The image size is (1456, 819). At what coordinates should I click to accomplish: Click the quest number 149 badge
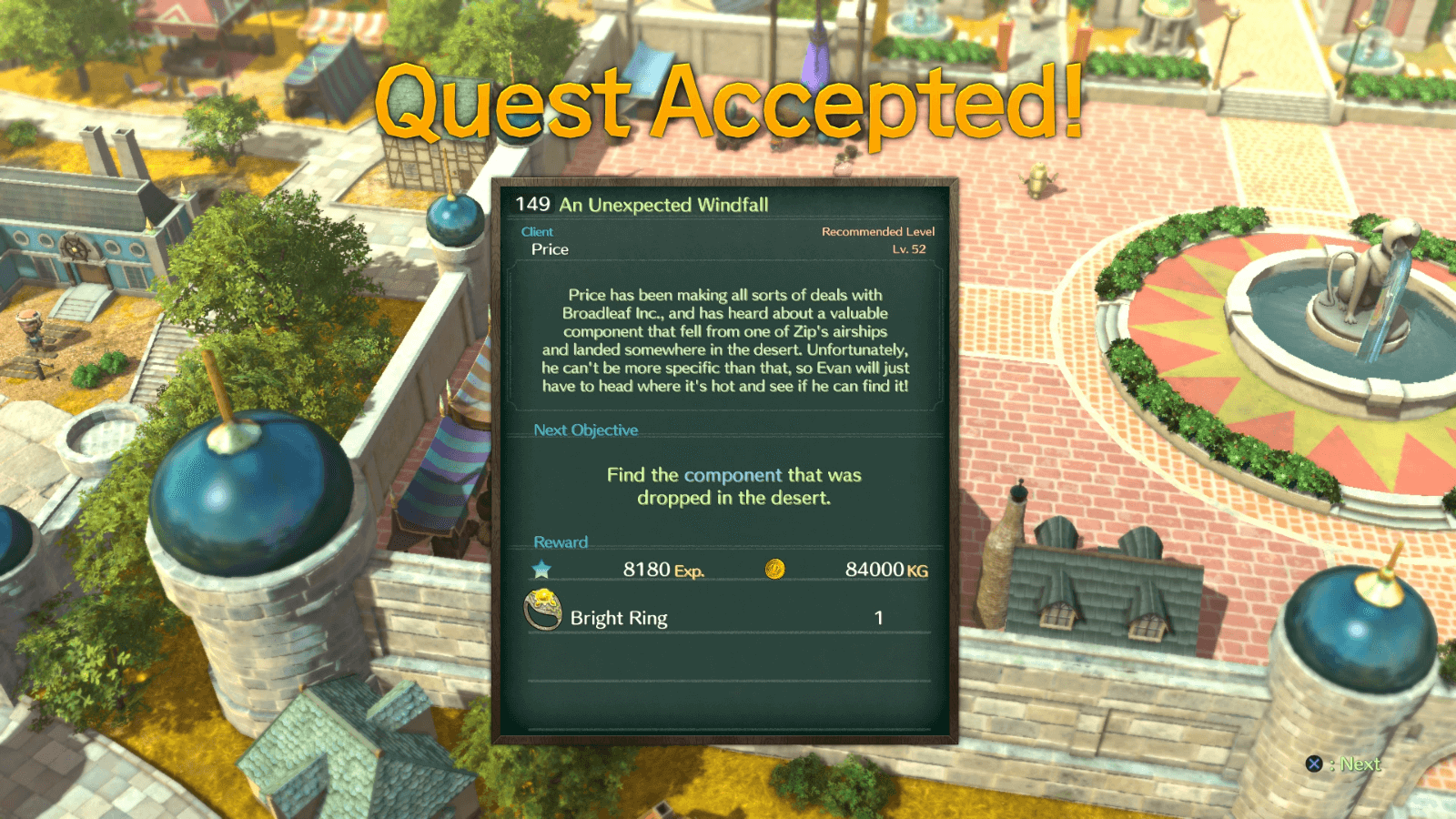pyautogui.click(x=532, y=206)
